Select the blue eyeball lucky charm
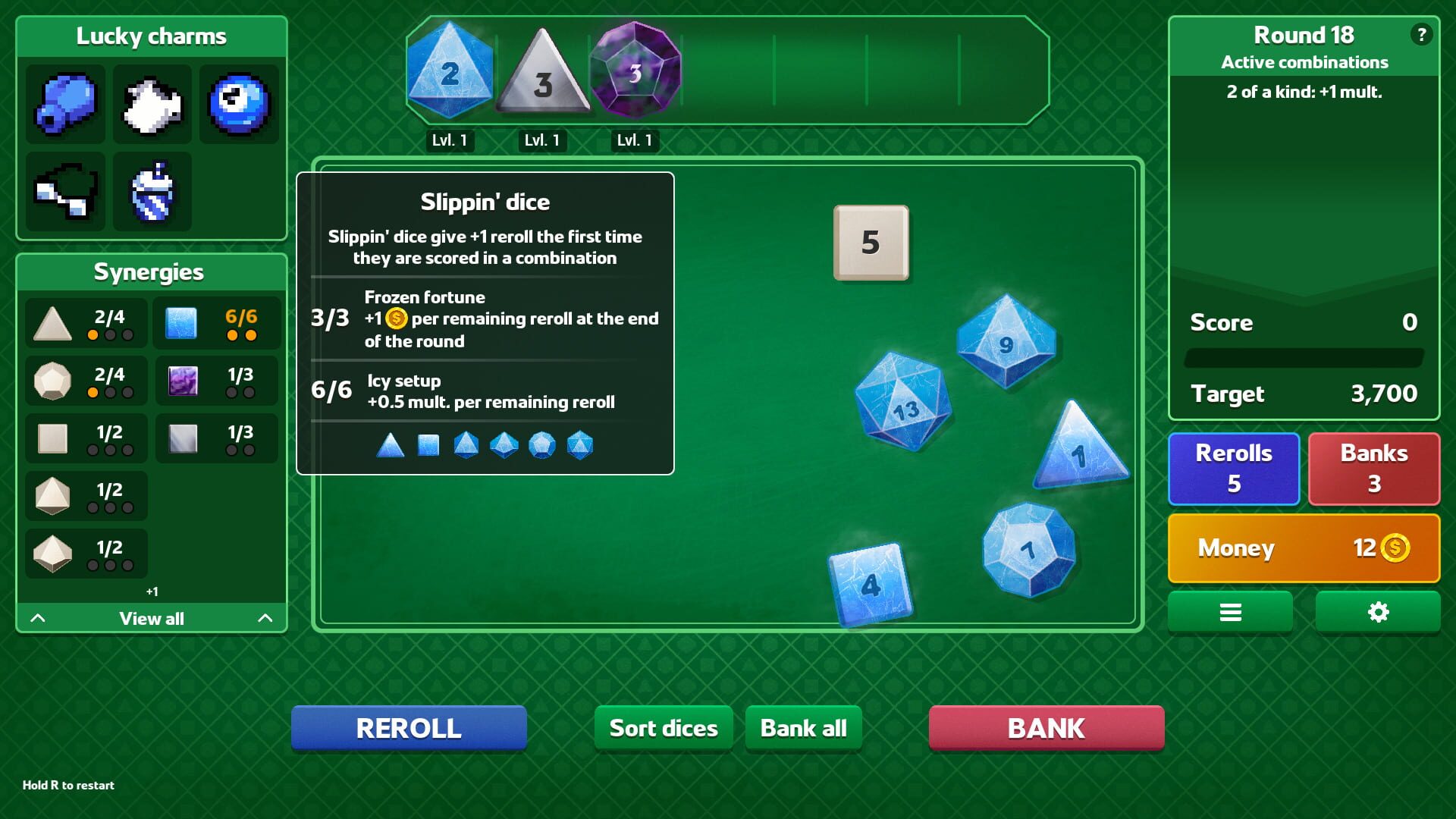The height and width of the screenshot is (819, 1456). [240, 104]
